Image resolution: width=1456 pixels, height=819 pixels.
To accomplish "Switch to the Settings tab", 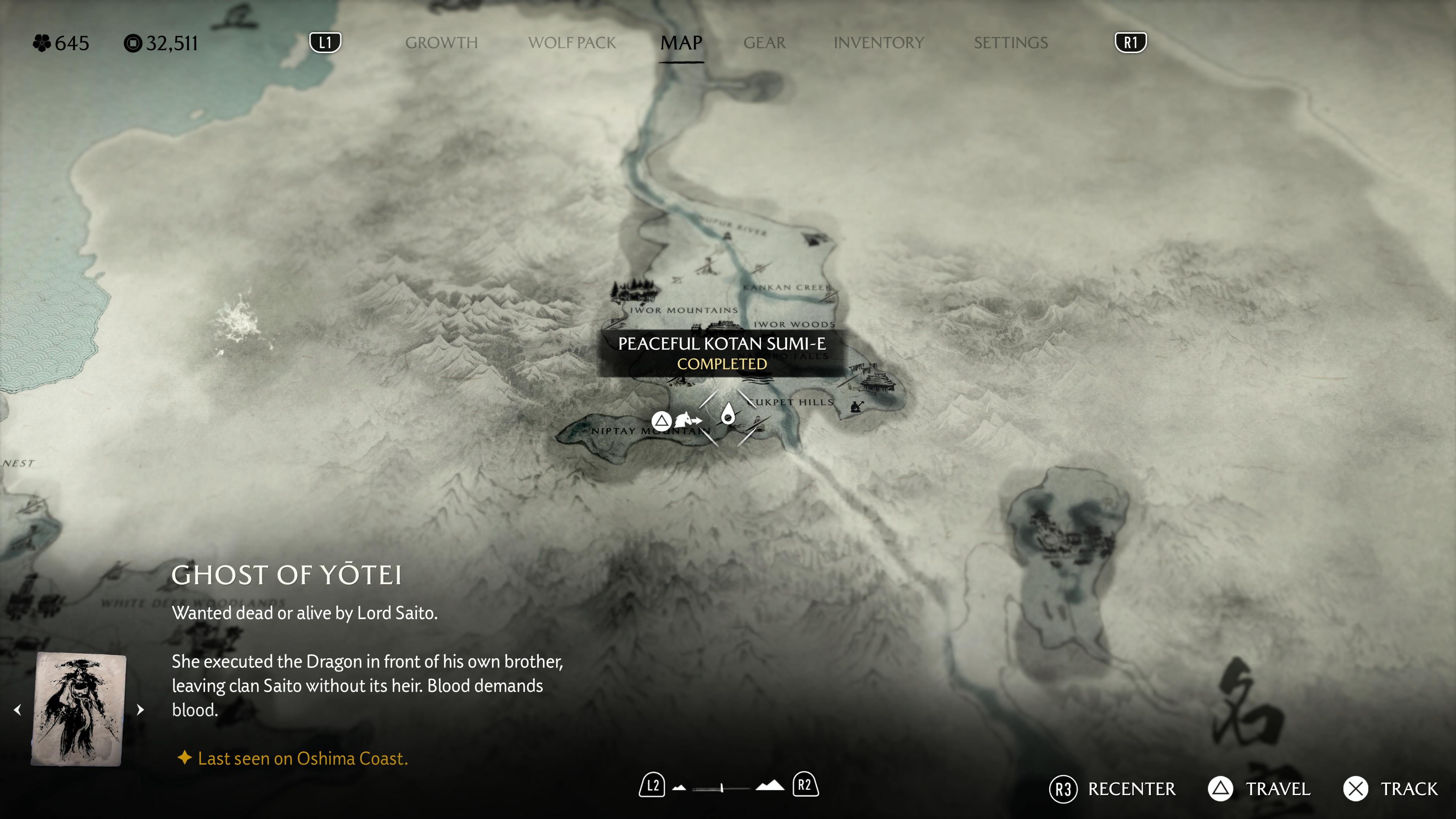I will [x=1010, y=43].
